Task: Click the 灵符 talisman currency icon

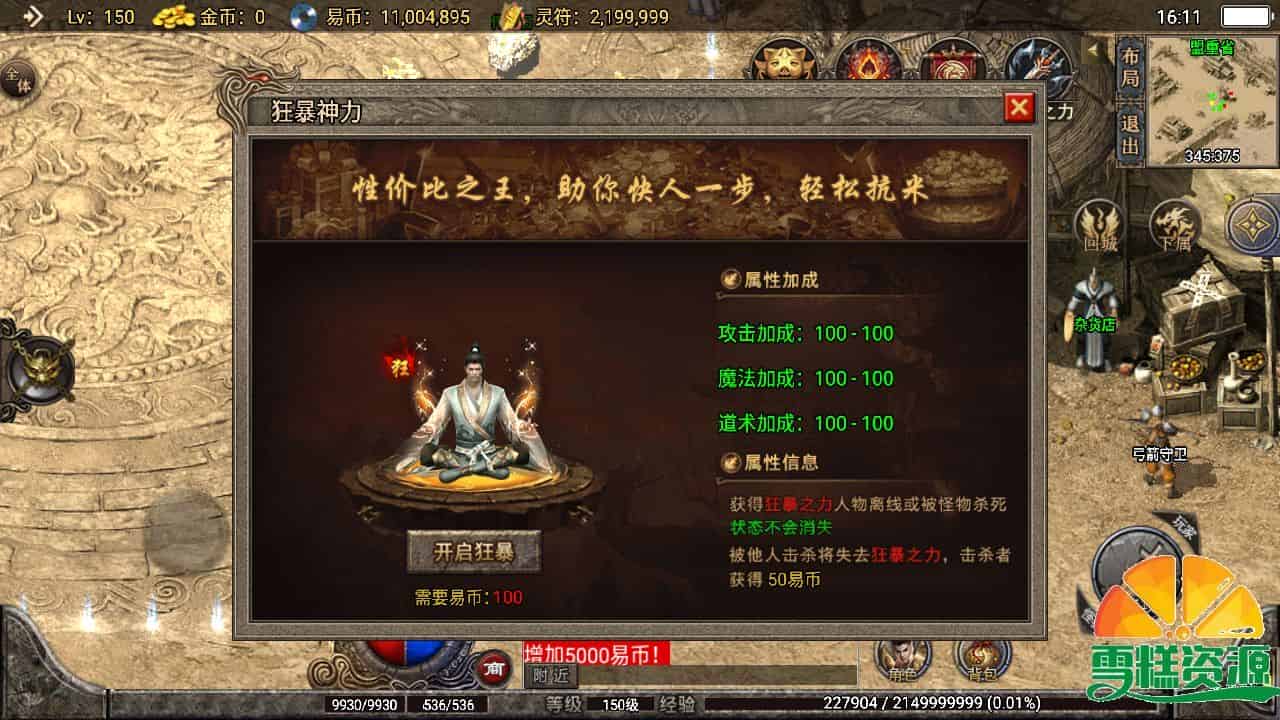Action: coord(512,16)
